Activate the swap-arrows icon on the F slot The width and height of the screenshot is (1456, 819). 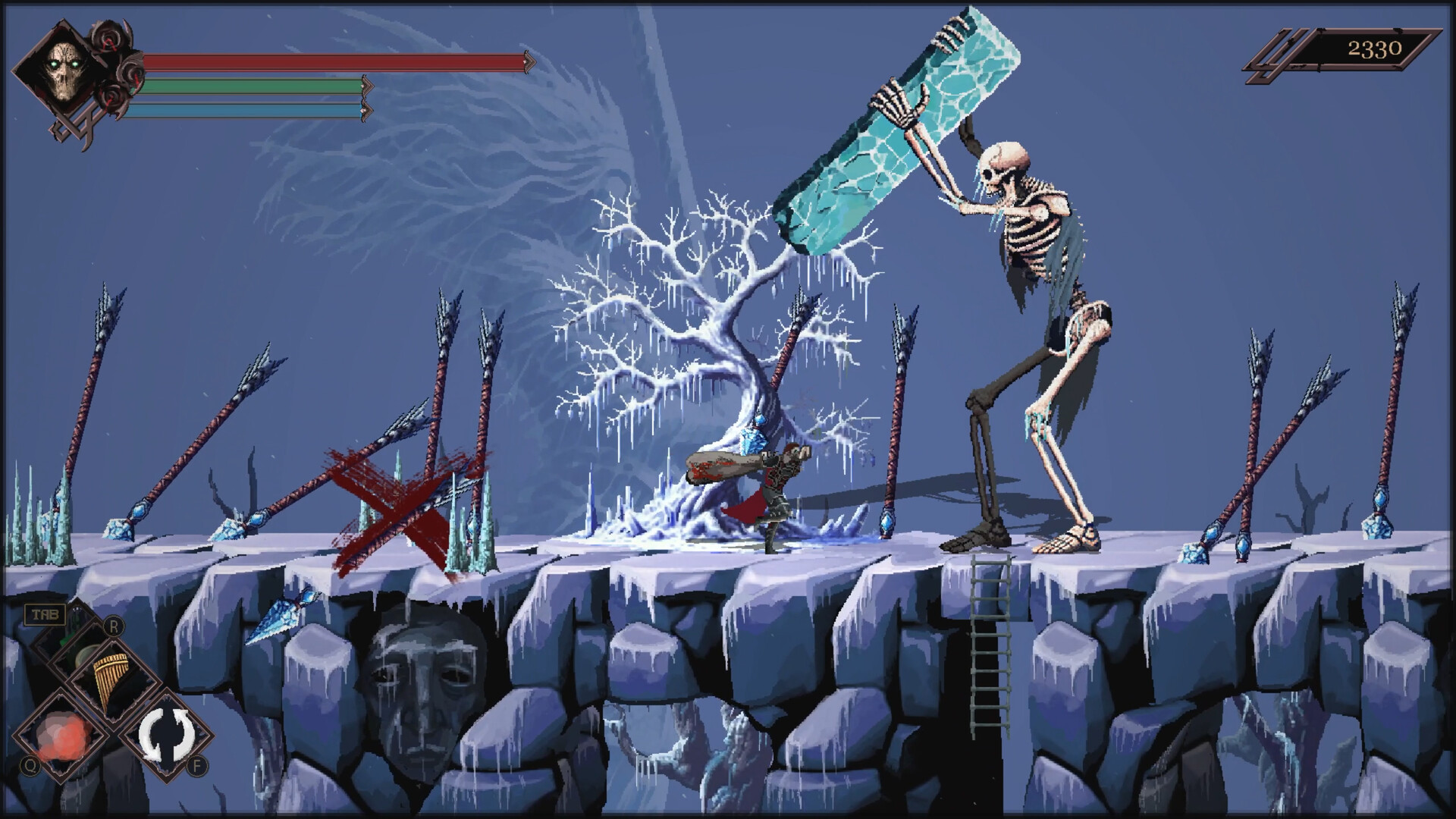click(x=166, y=734)
